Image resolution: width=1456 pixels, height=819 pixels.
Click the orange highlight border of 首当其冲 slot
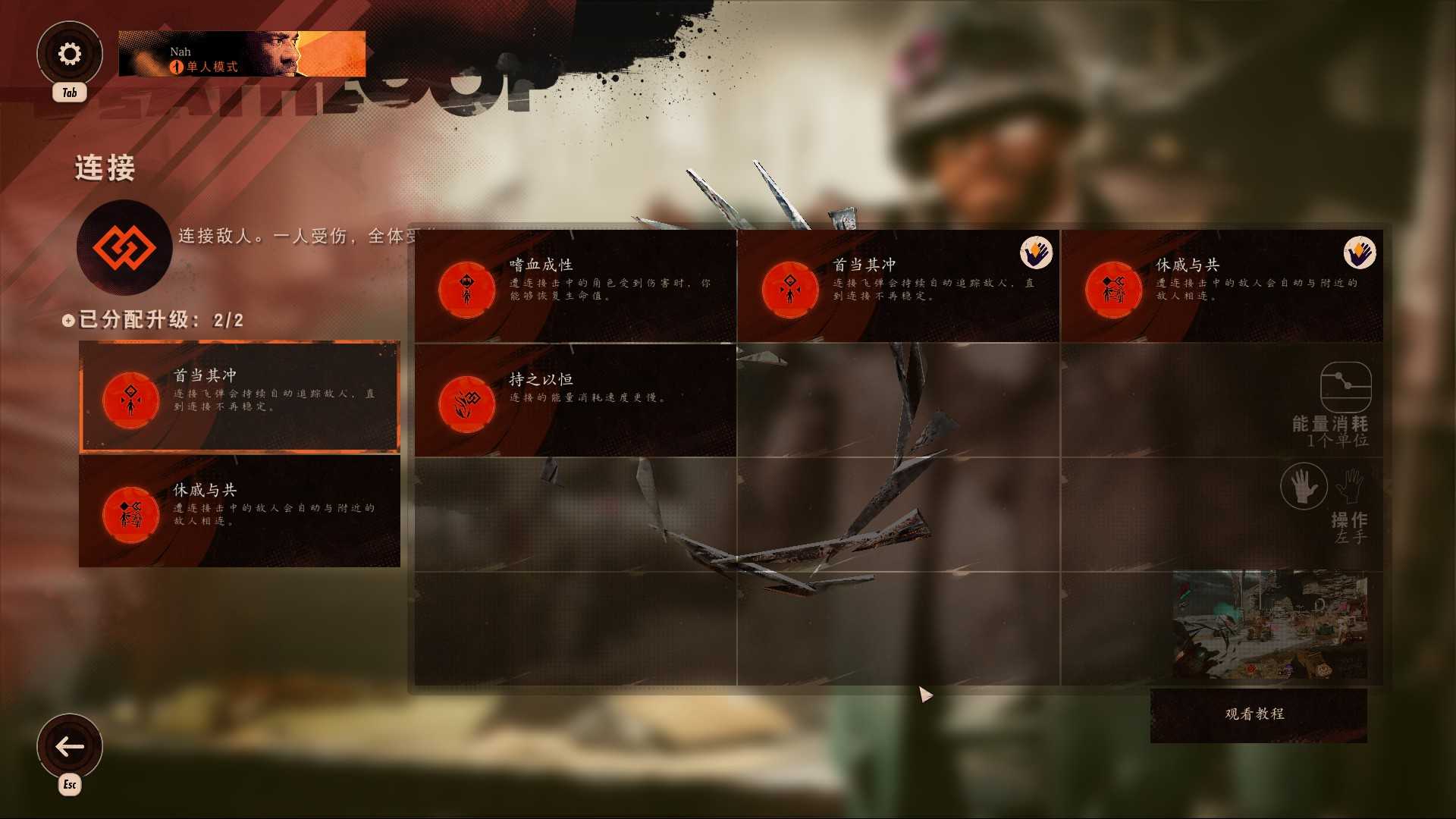click(x=240, y=343)
